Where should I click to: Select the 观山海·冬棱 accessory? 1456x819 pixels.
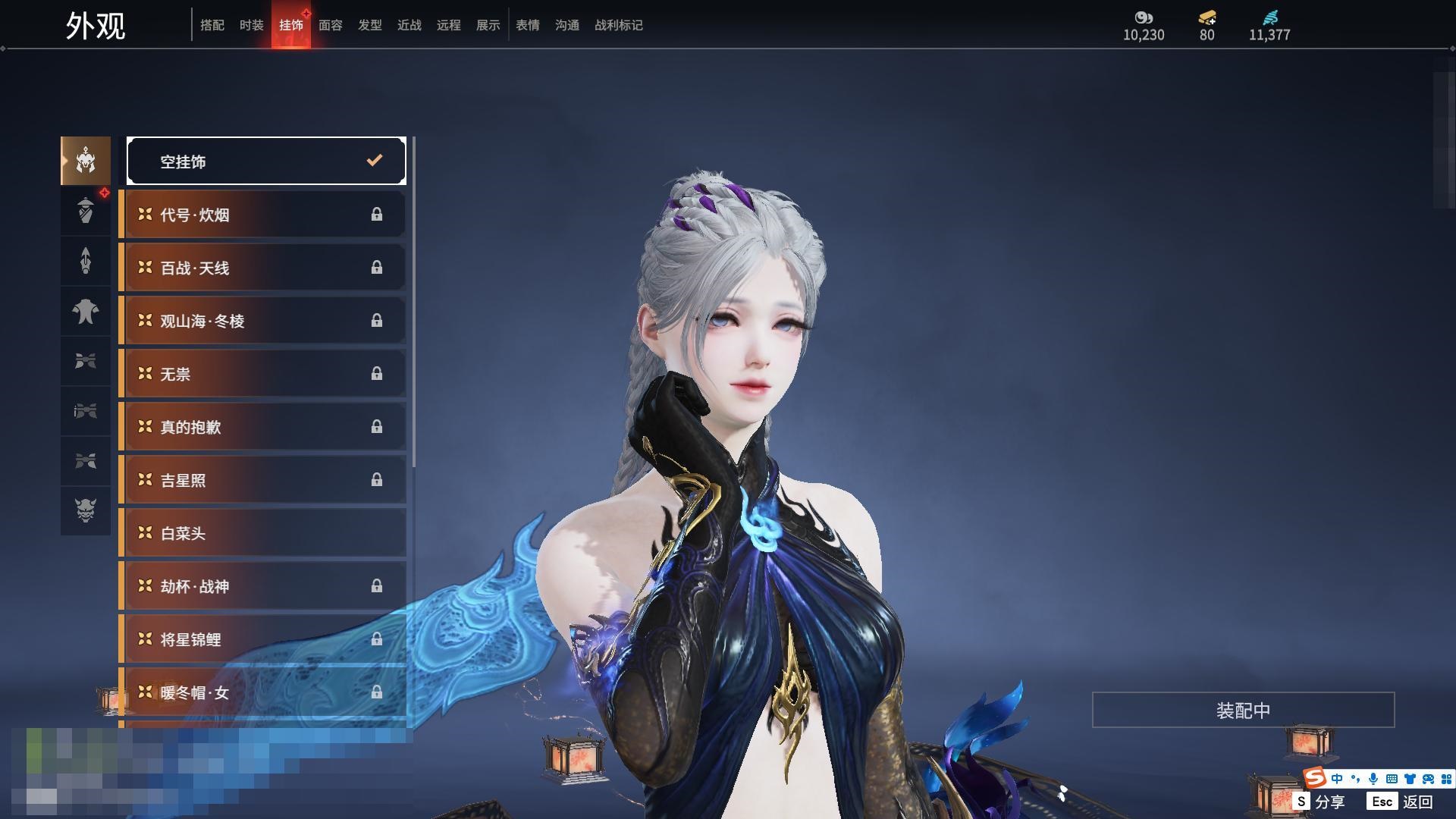pyautogui.click(x=262, y=321)
